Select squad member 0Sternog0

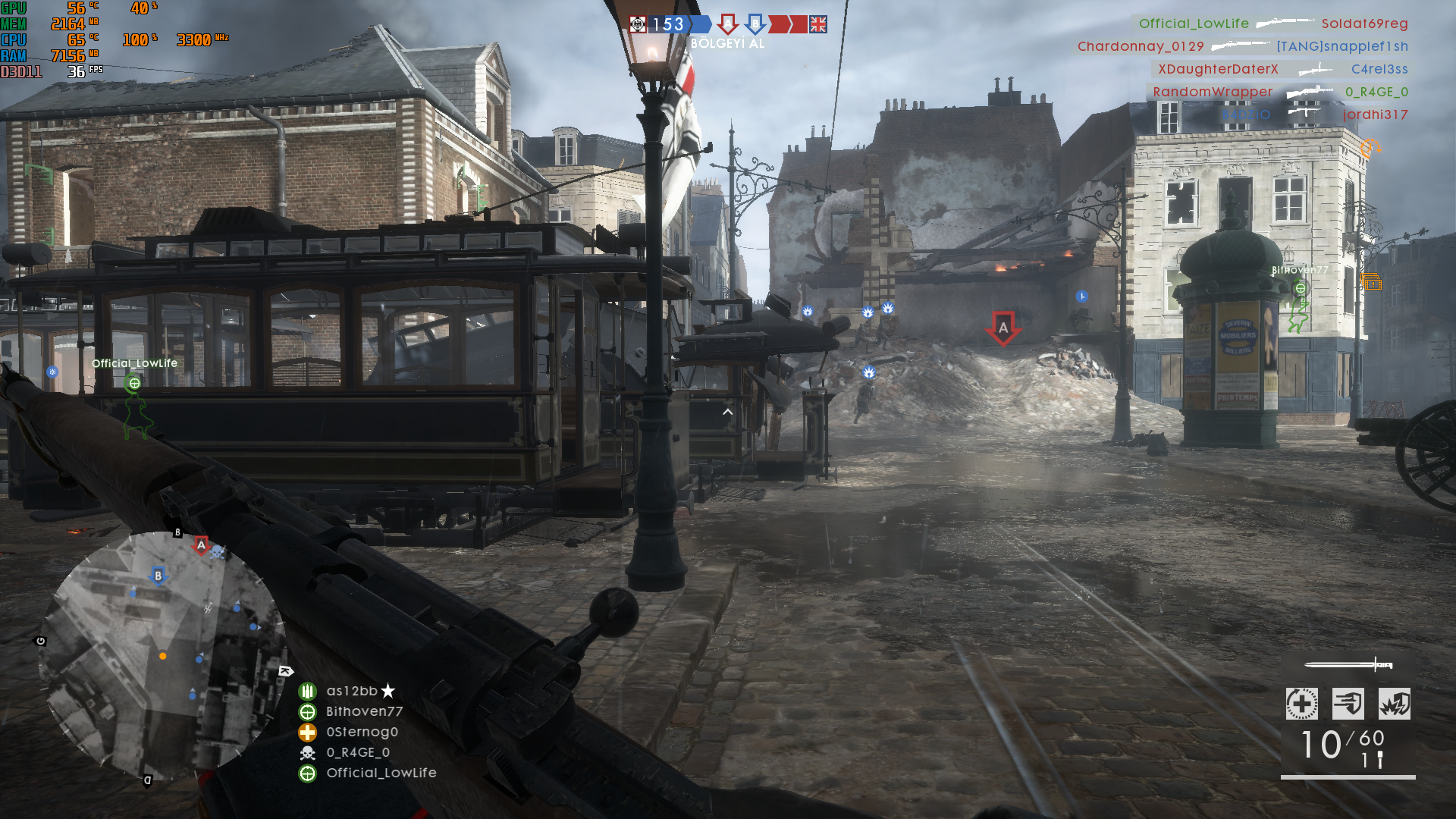[362, 732]
